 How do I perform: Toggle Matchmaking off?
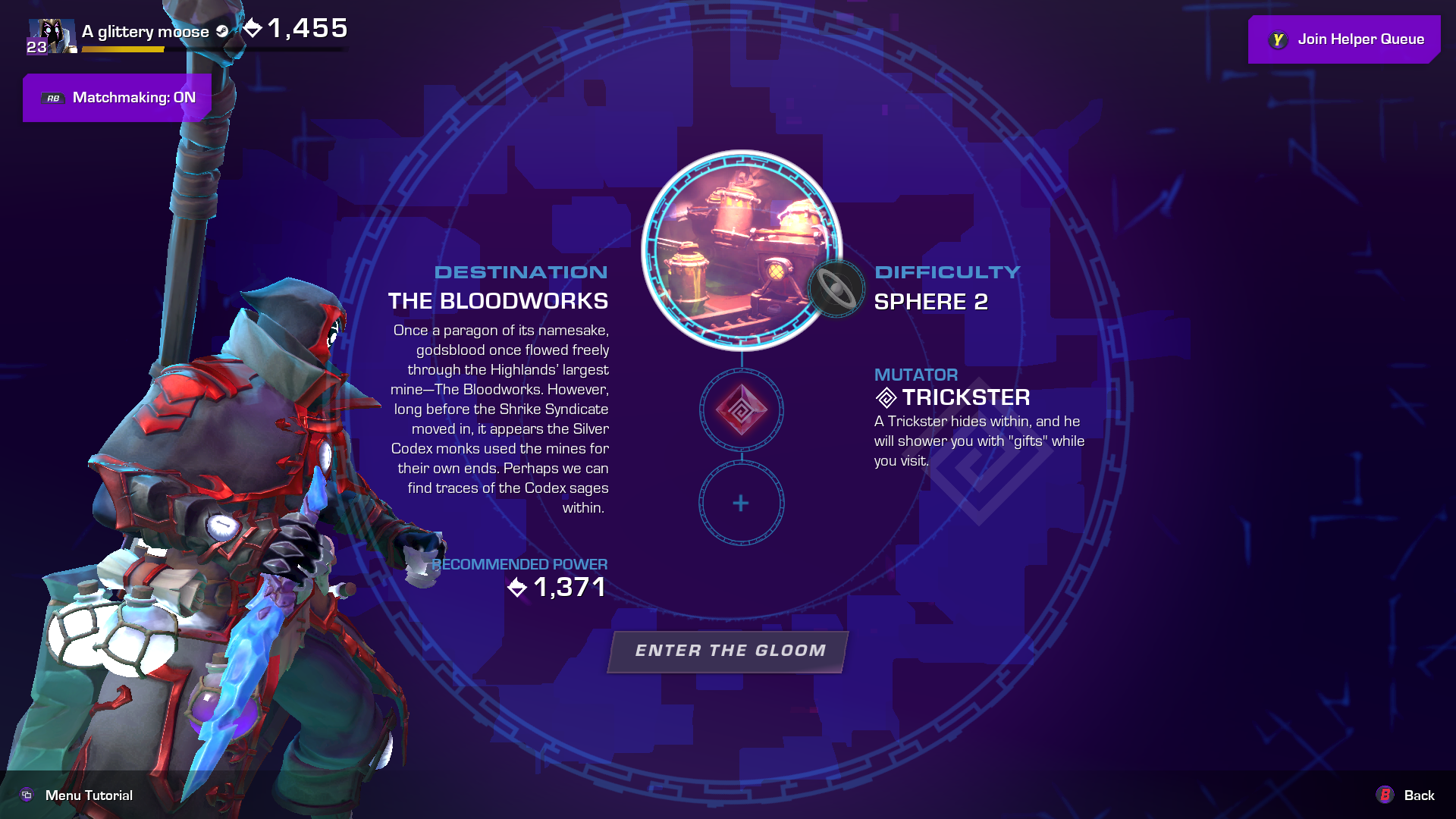118,98
